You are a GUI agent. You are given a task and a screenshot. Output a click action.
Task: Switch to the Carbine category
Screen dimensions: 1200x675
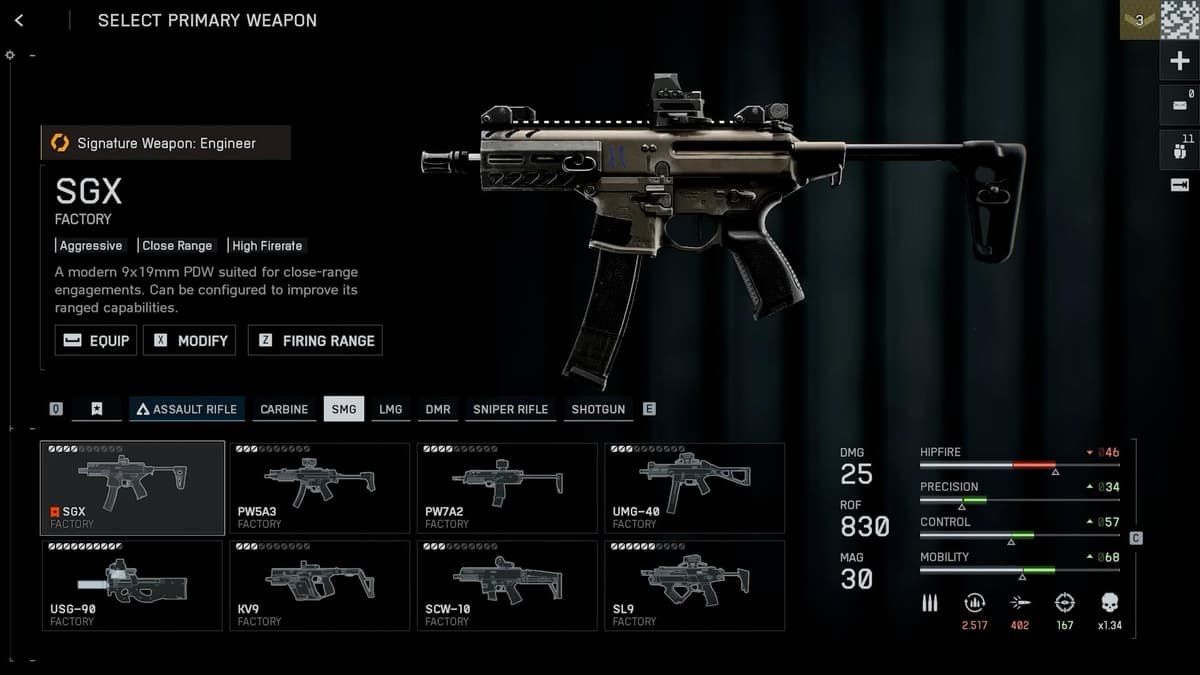(x=284, y=409)
